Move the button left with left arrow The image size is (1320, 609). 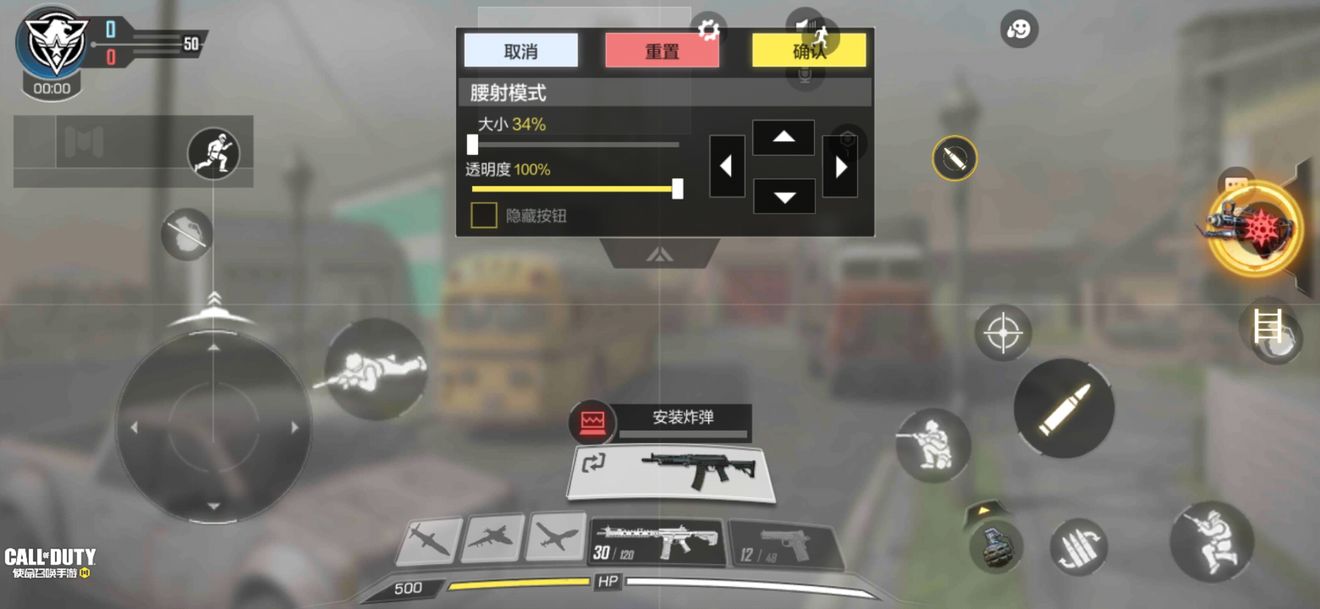pos(727,167)
